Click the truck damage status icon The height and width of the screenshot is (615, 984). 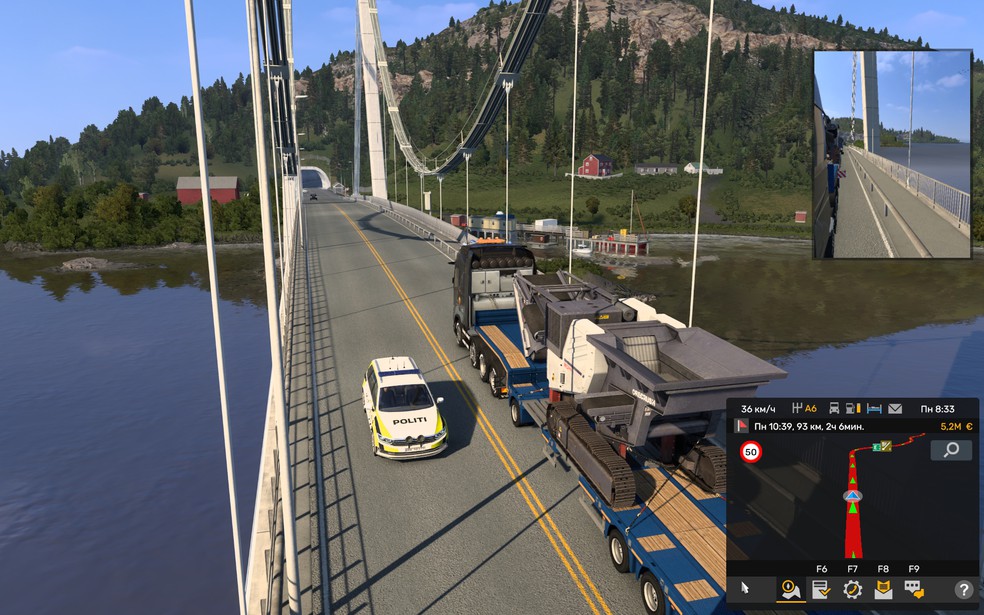(x=833, y=408)
